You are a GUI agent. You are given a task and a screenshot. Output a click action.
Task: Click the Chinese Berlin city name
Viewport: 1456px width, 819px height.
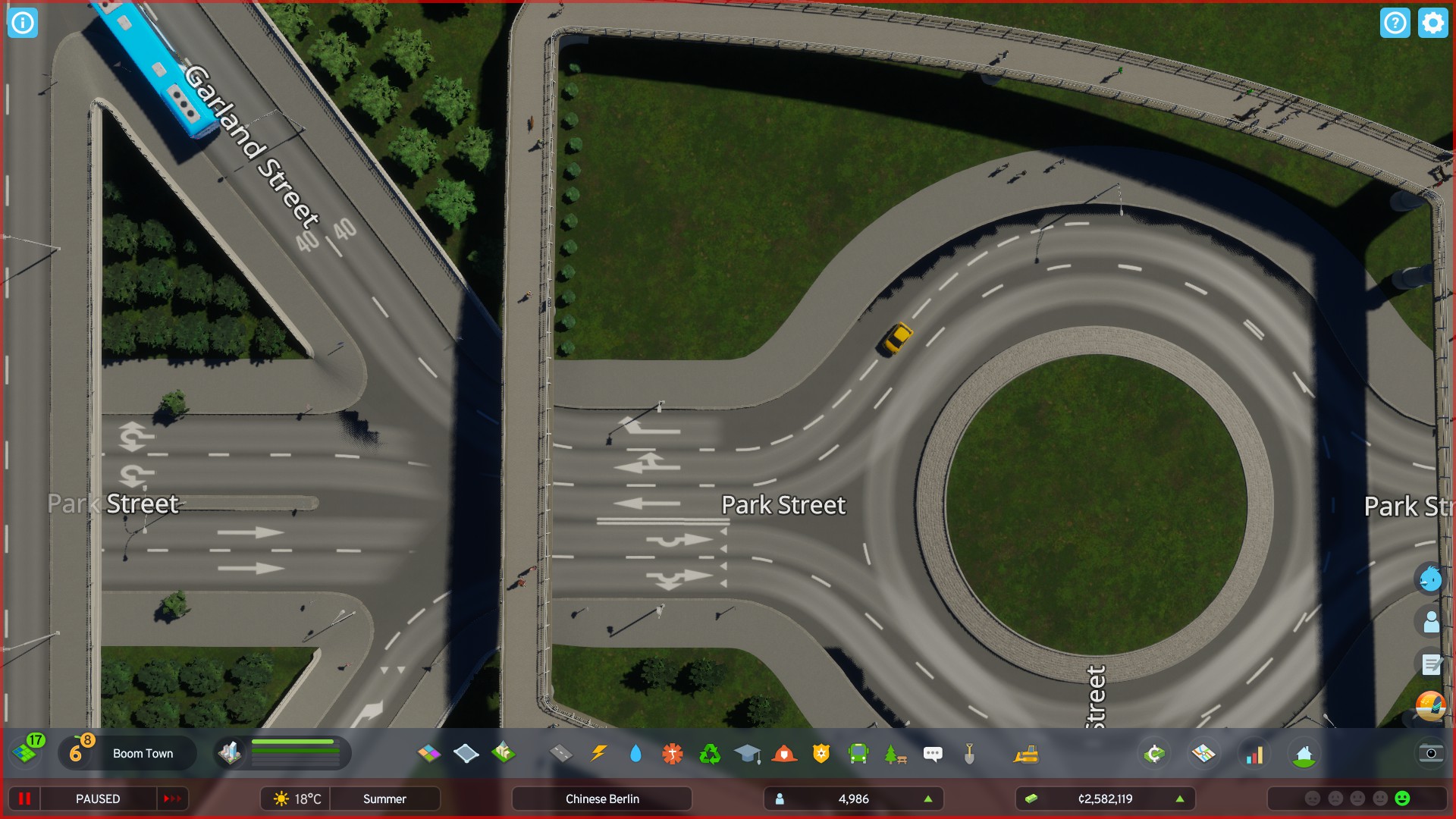[x=601, y=799]
